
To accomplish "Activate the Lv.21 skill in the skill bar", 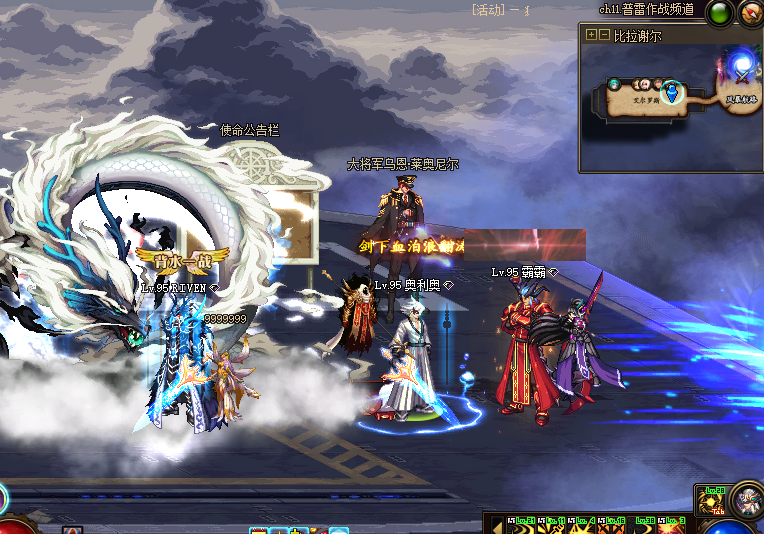I will click(522, 526).
